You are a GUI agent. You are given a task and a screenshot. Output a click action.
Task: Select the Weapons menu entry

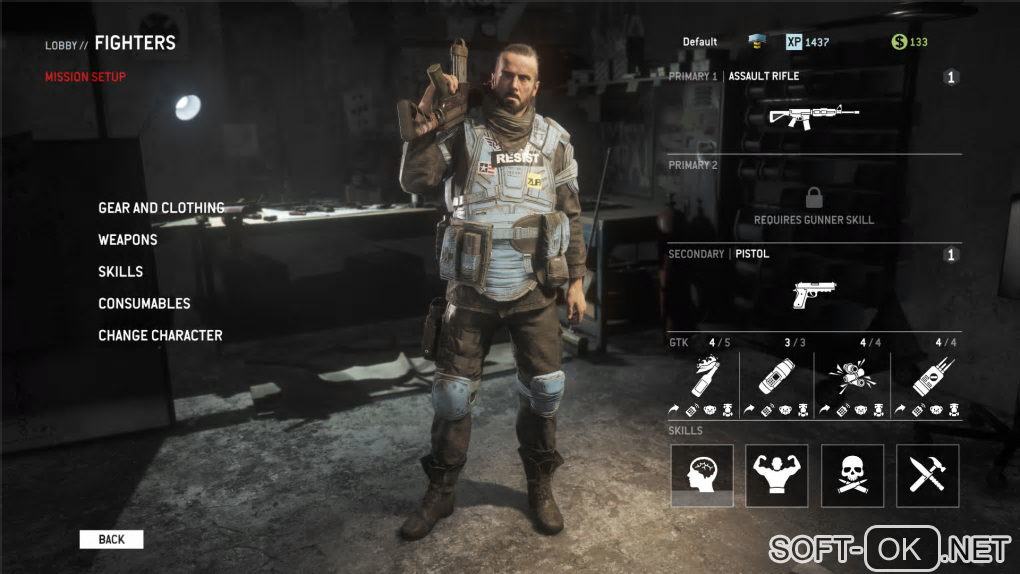coord(128,240)
